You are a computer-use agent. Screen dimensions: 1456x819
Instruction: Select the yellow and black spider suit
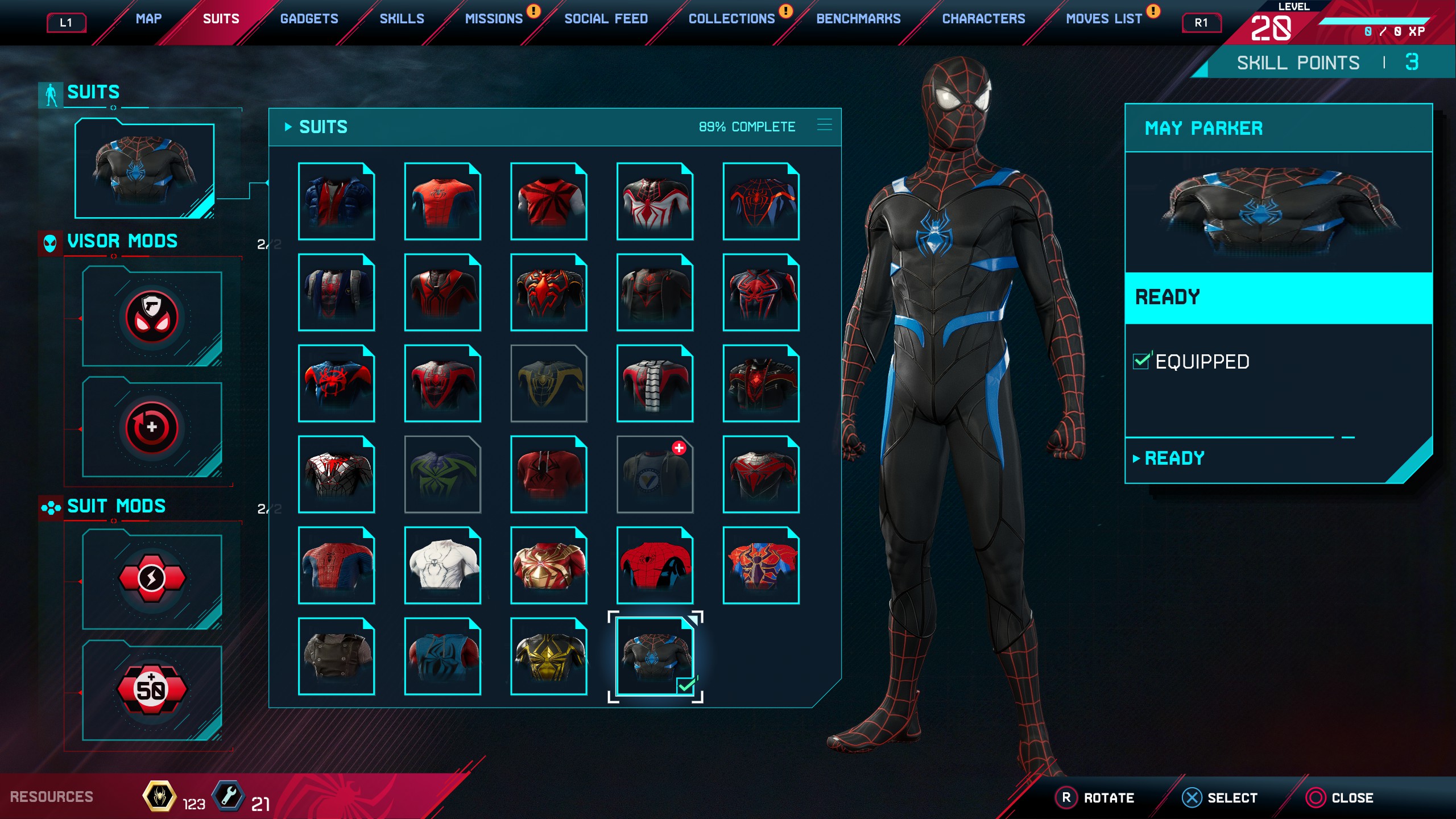pos(549,656)
